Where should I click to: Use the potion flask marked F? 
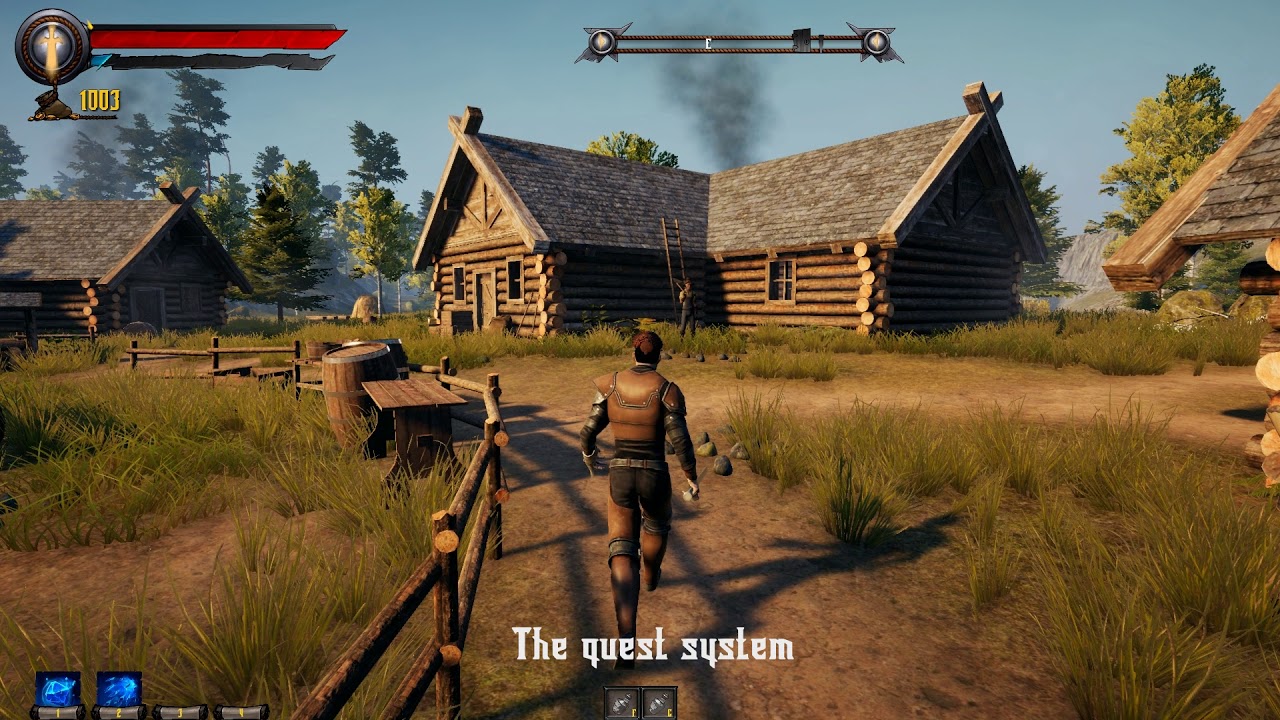point(622,703)
